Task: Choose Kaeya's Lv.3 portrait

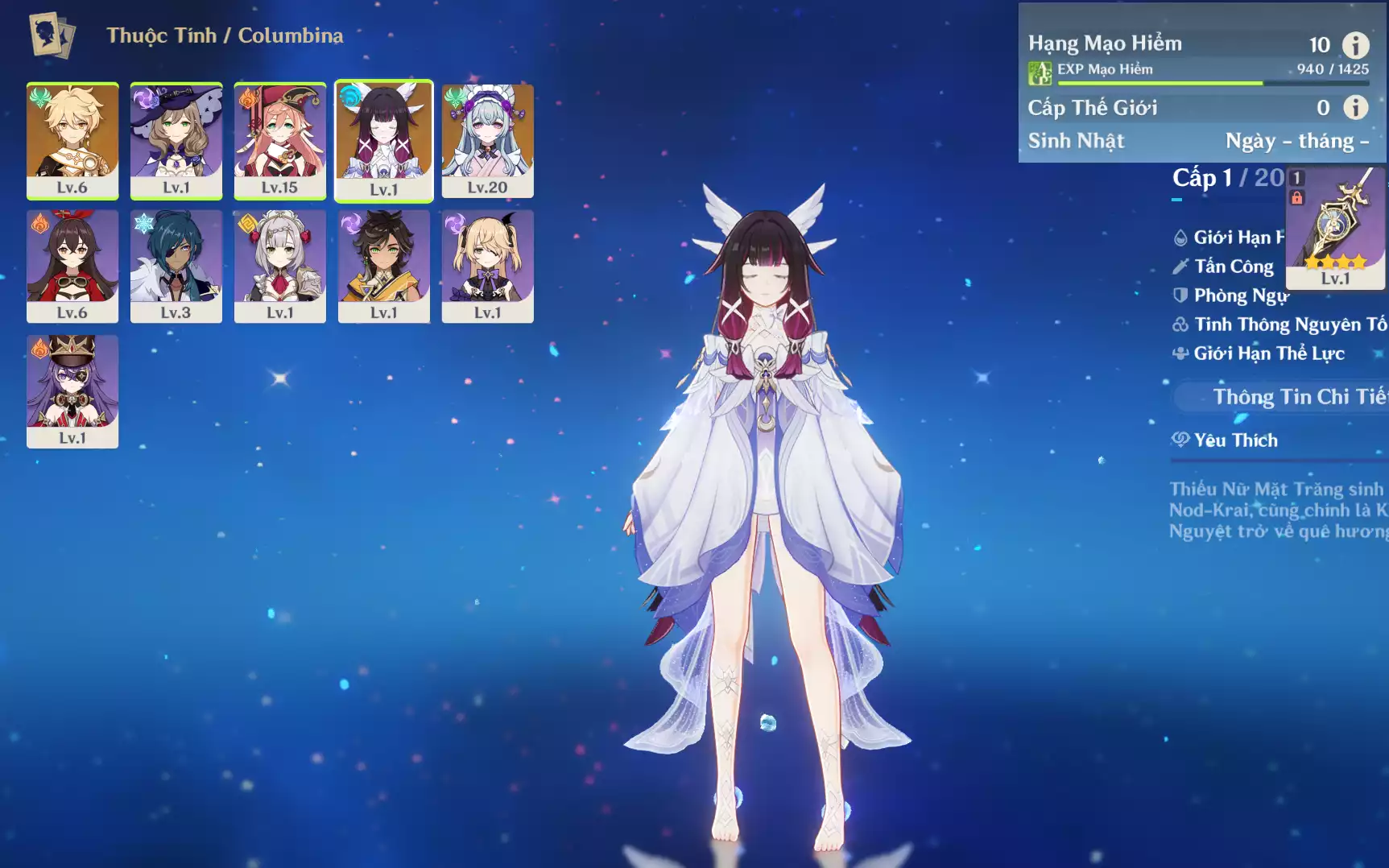Action: (x=176, y=266)
